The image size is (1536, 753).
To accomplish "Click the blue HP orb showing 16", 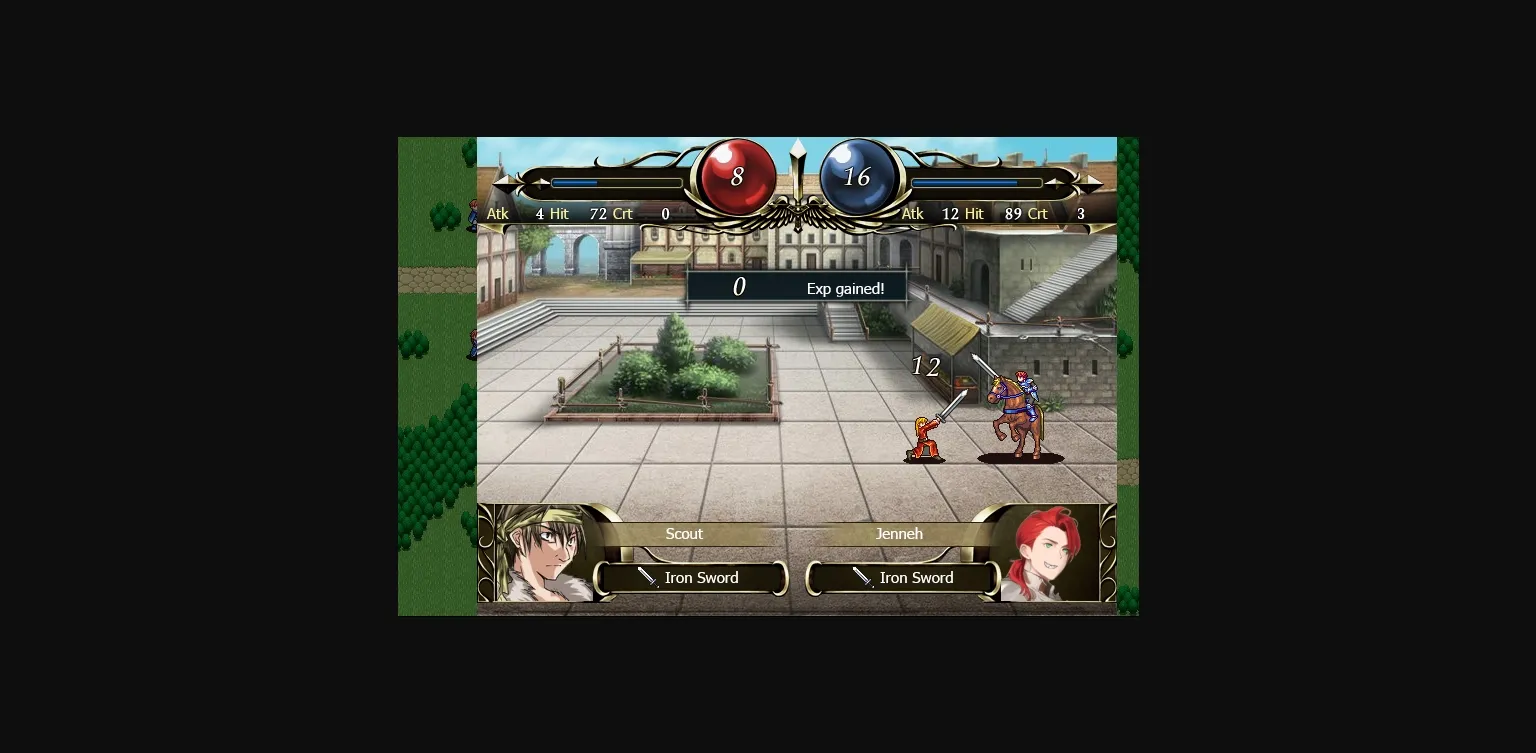I will click(858, 175).
